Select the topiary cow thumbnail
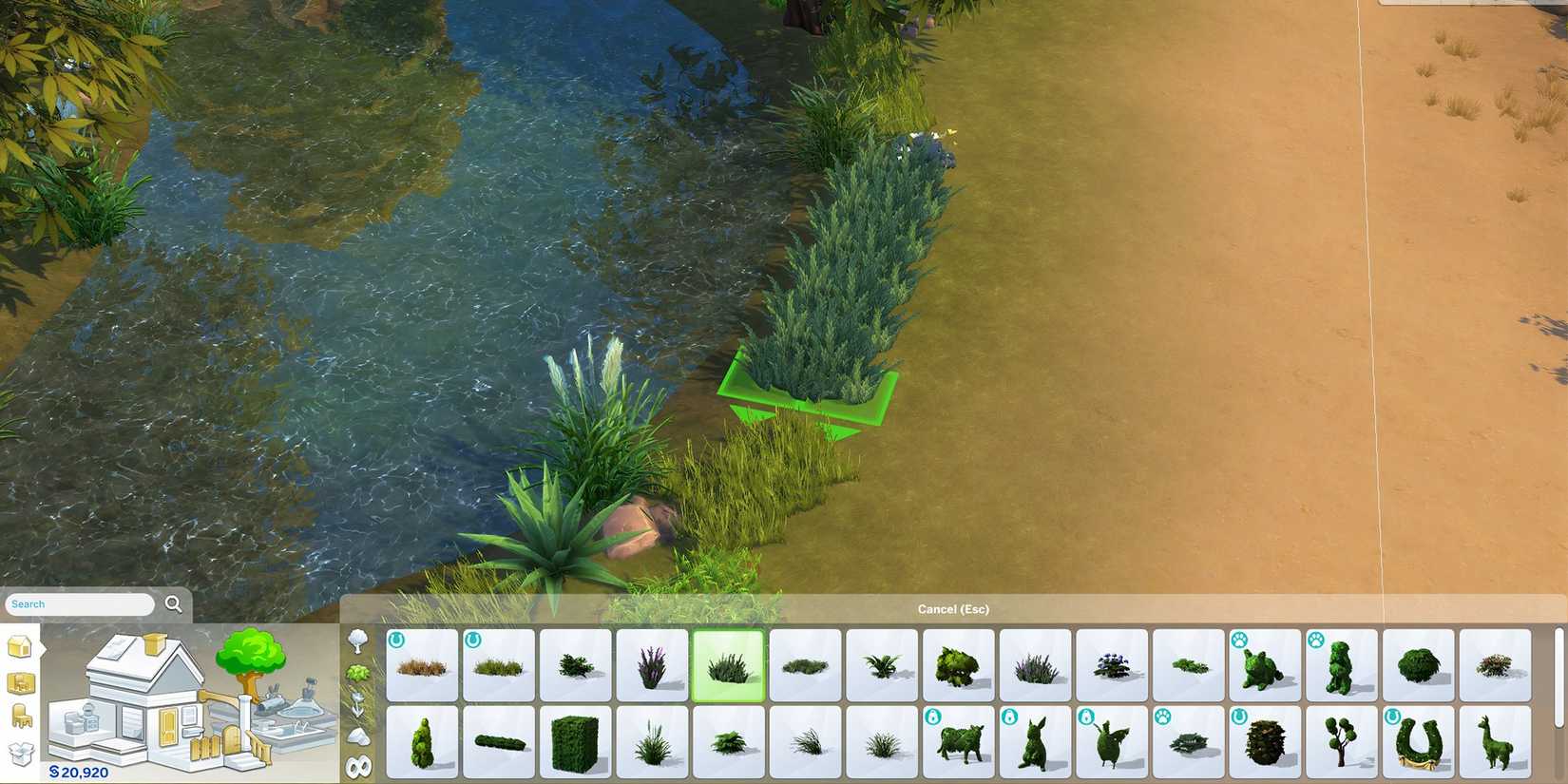Viewport: 1568px width, 784px height. [x=960, y=743]
